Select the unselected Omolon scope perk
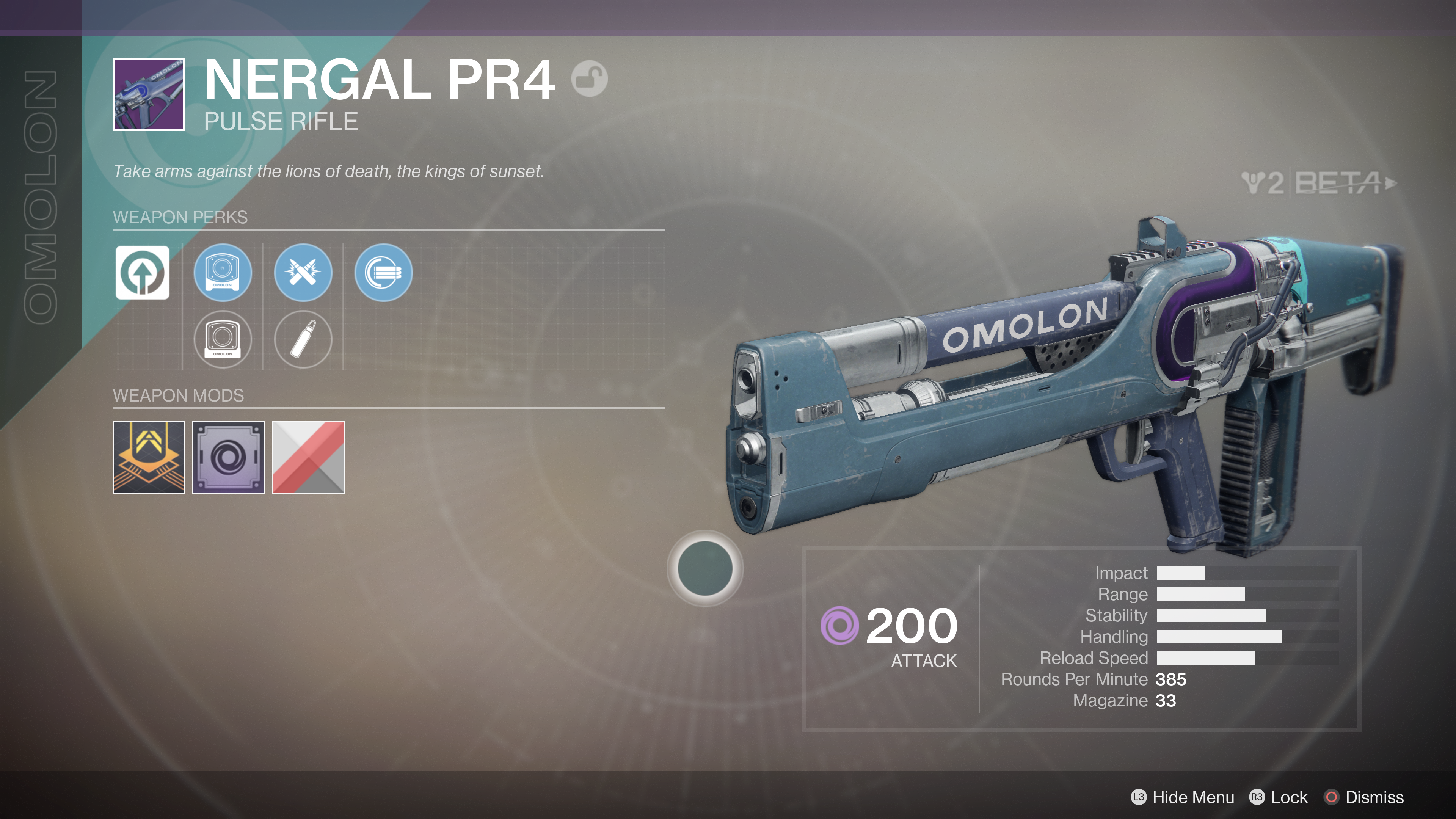The width and height of the screenshot is (1456, 819). click(x=223, y=339)
